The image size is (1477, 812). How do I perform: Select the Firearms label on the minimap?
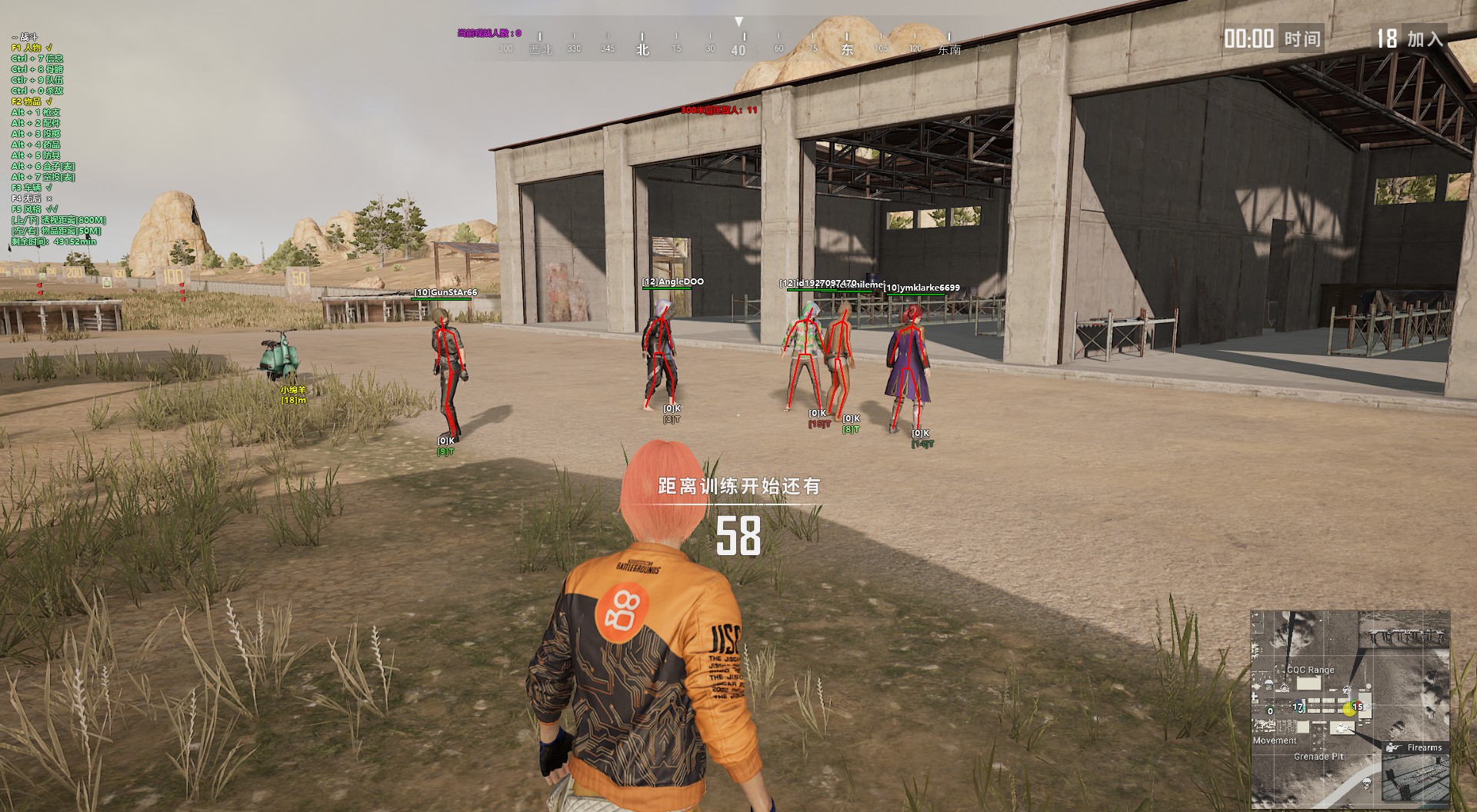[1424, 747]
